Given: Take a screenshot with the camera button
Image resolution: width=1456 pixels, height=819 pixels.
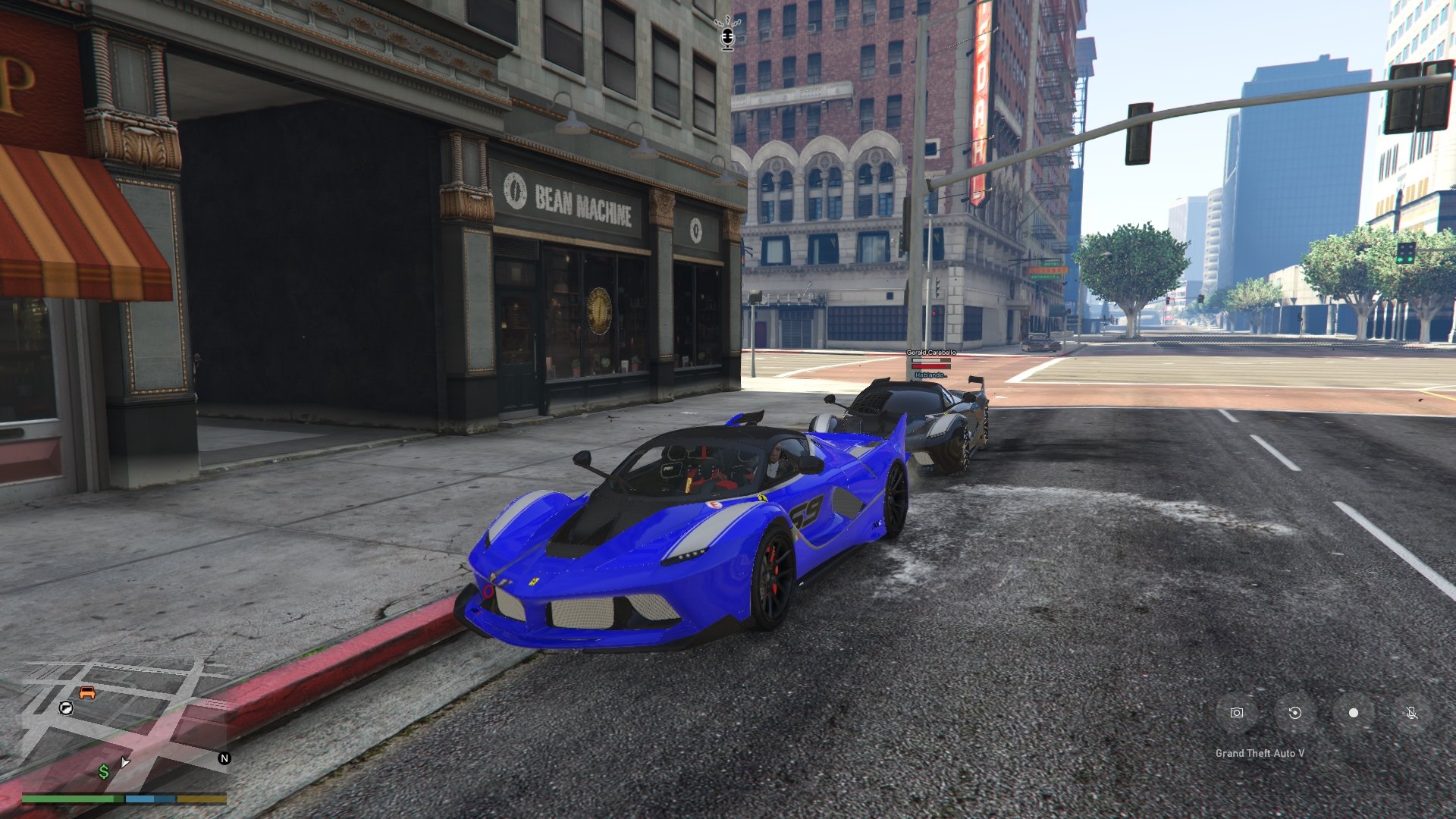Looking at the screenshot, I should click(x=1237, y=713).
